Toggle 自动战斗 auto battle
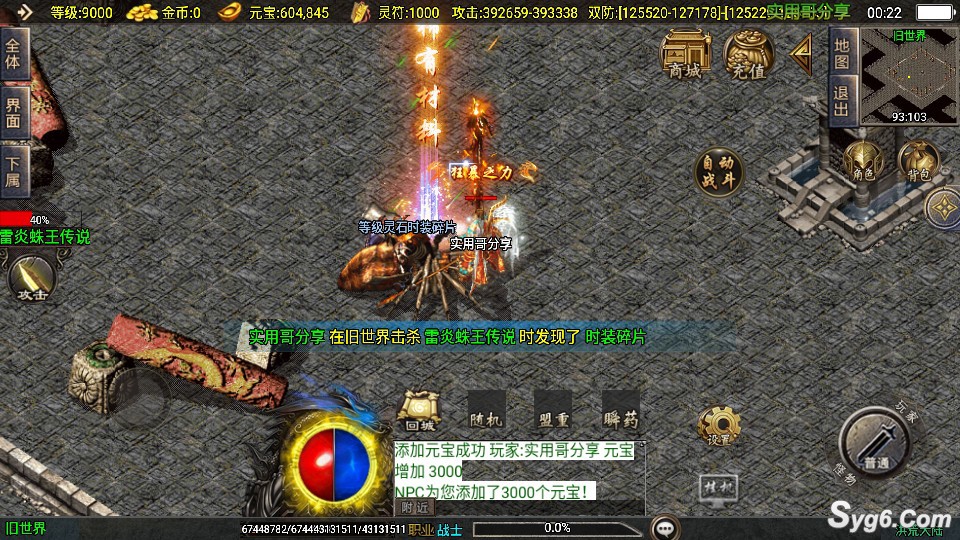Image resolution: width=960 pixels, height=540 pixels. point(719,172)
